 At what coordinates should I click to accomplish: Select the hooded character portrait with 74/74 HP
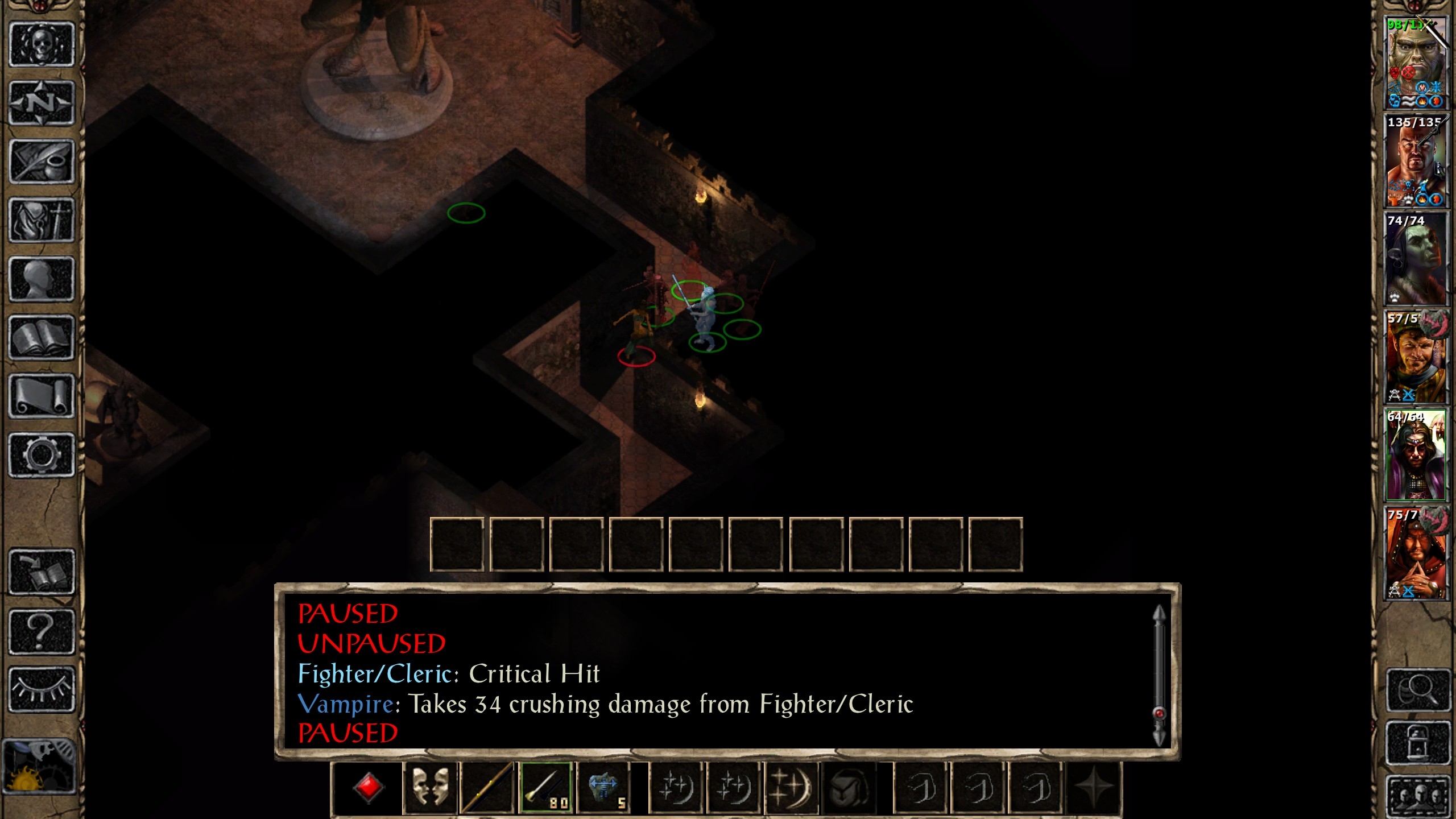coord(1416,259)
